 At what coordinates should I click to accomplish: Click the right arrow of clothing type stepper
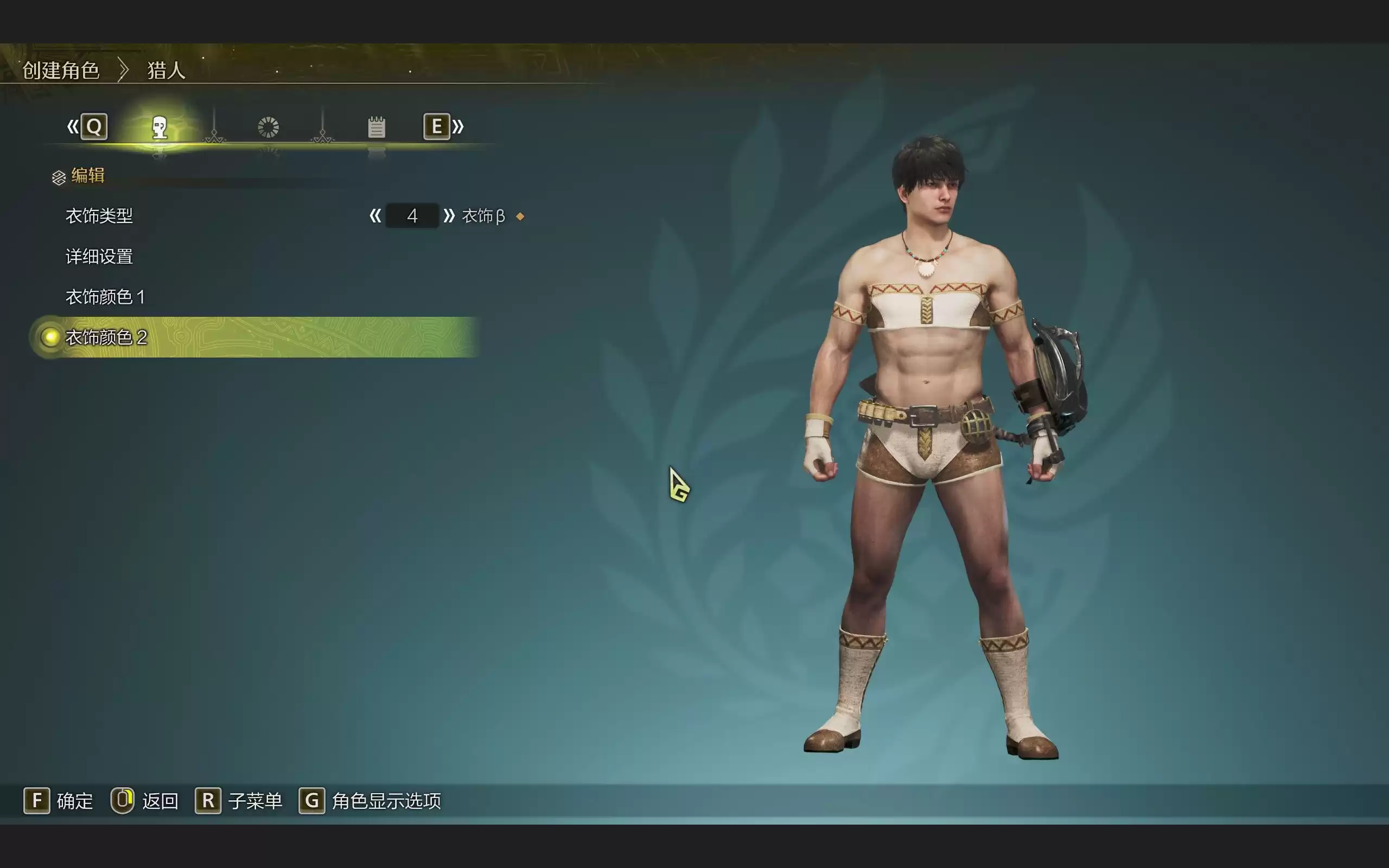click(449, 216)
